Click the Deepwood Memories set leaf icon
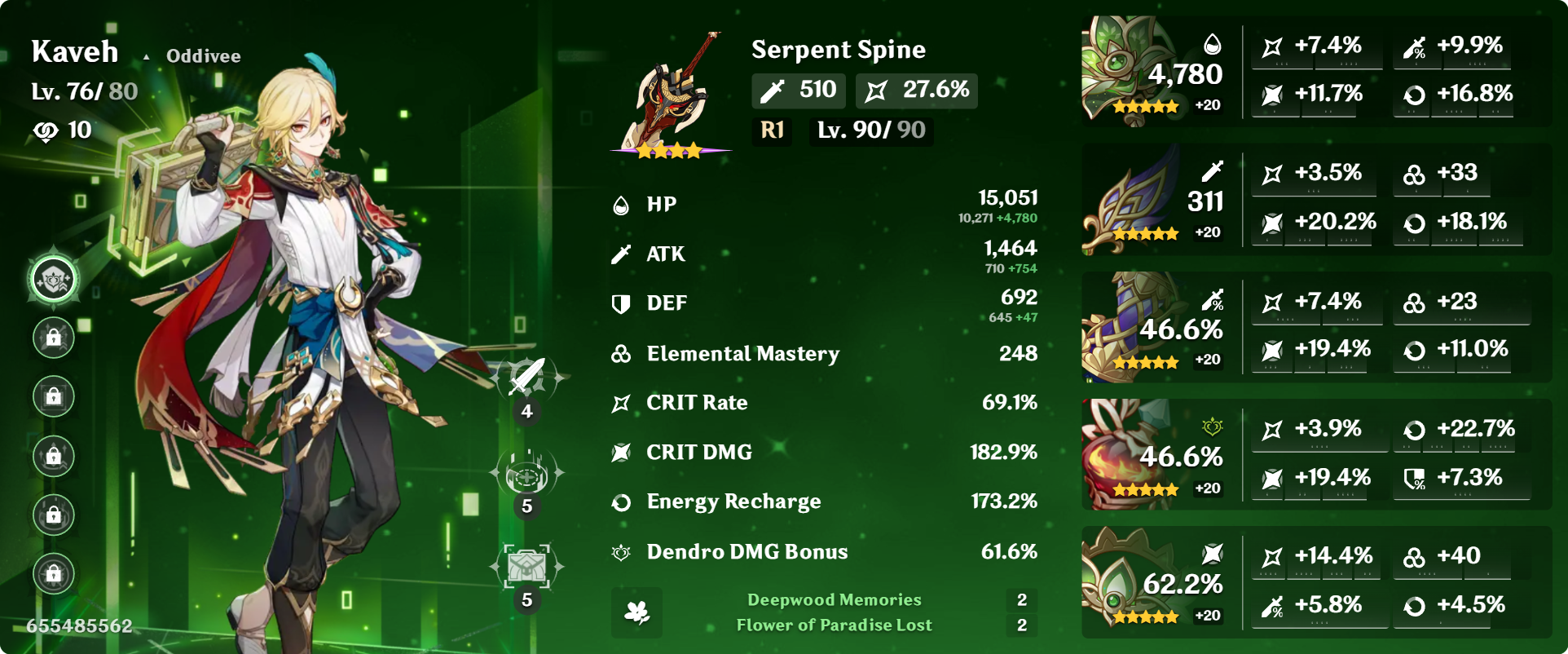Image resolution: width=1568 pixels, height=654 pixels. tap(636, 612)
